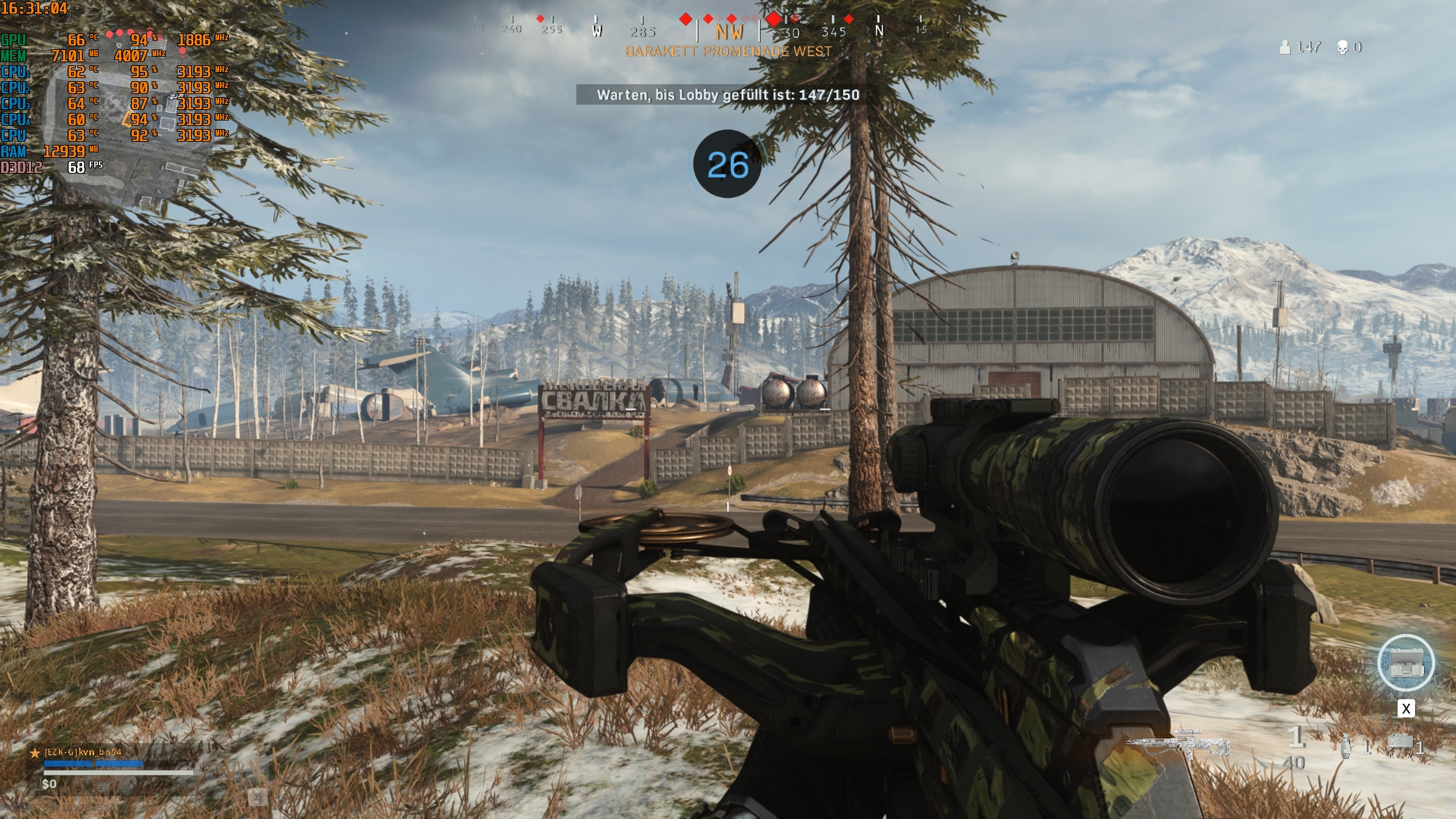Click the star rank icon beside kvn_bo94
1456x819 pixels.
point(34,754)
